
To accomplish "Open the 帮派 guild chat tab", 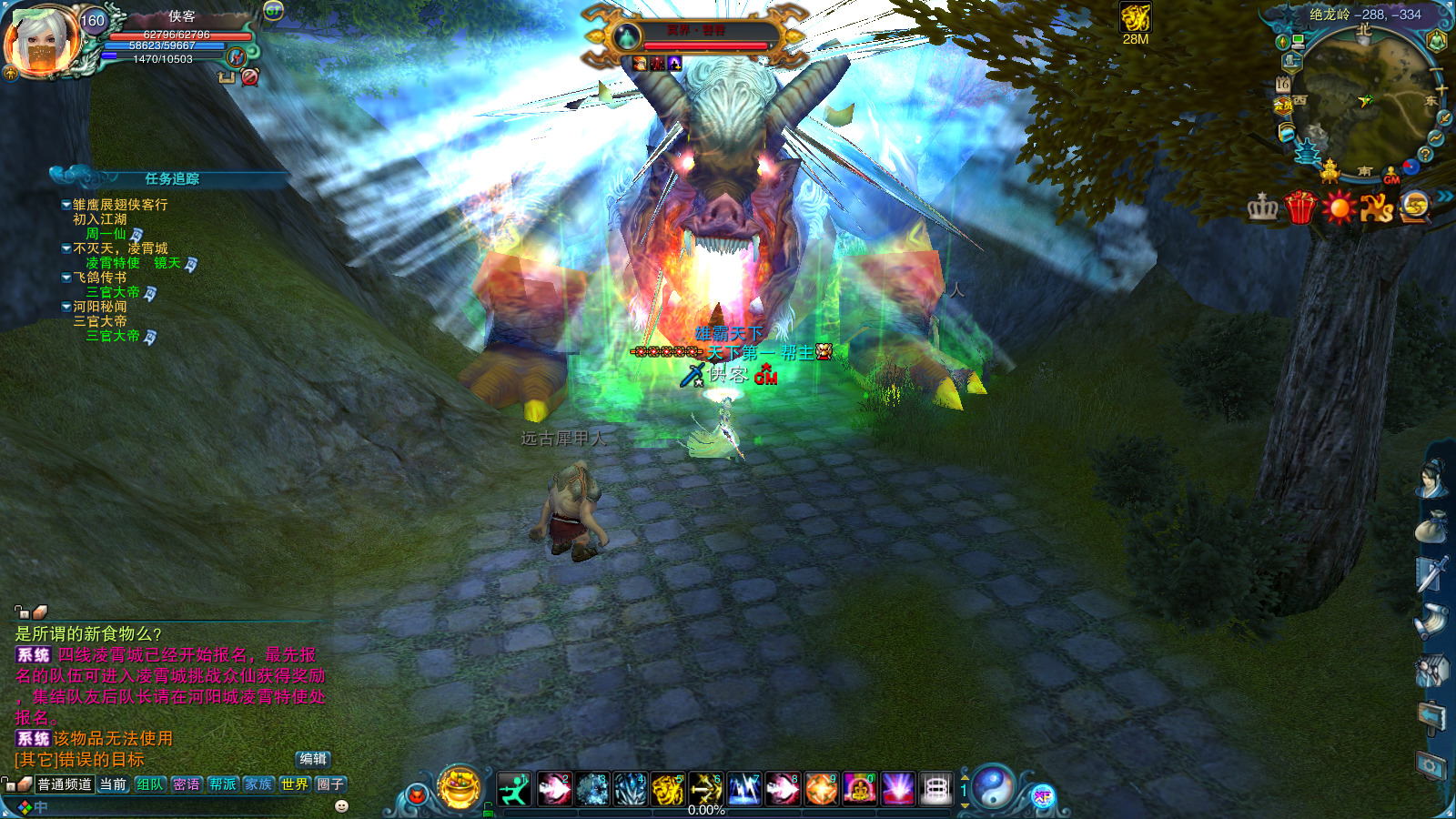I will click(222, 784).
